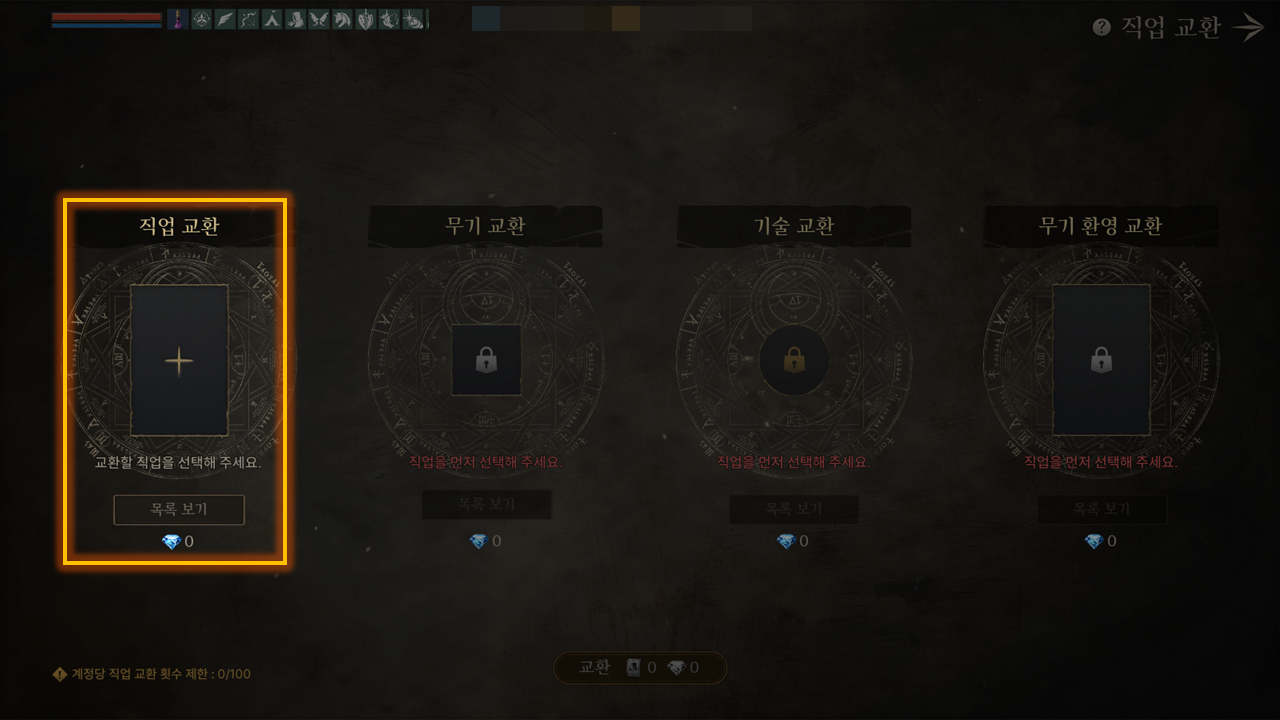Choose the locked 무기 교환 card slot
Image resolution: width=1280 pixels, height=720 pixels.
tap(486, 360)
